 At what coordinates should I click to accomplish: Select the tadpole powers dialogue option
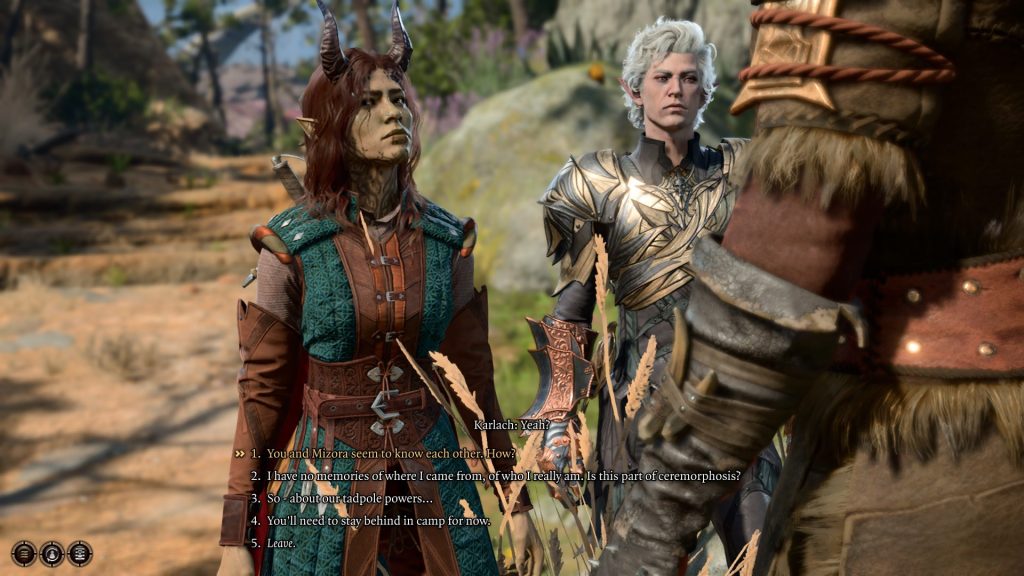tap(349, 498)
